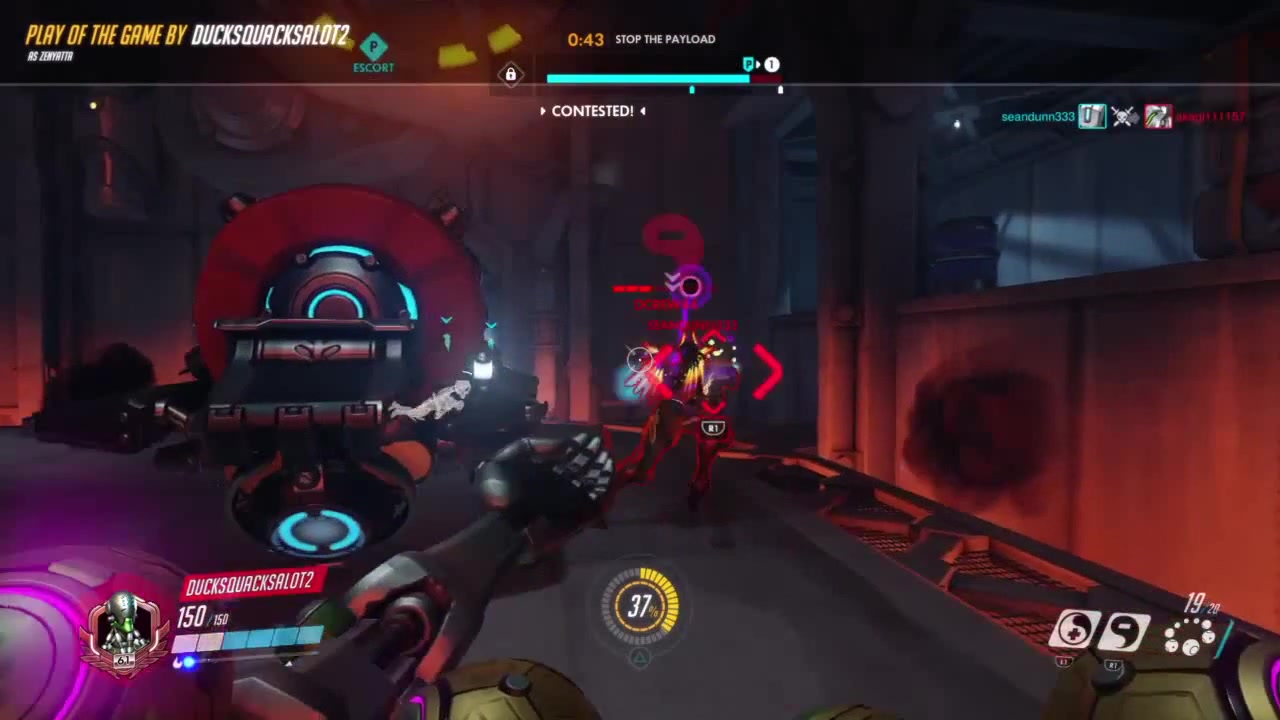Toggle the L1 button prompt under Harmony Orb
The height and width of the screenshot is (720, 1280).
[1064, 662]
